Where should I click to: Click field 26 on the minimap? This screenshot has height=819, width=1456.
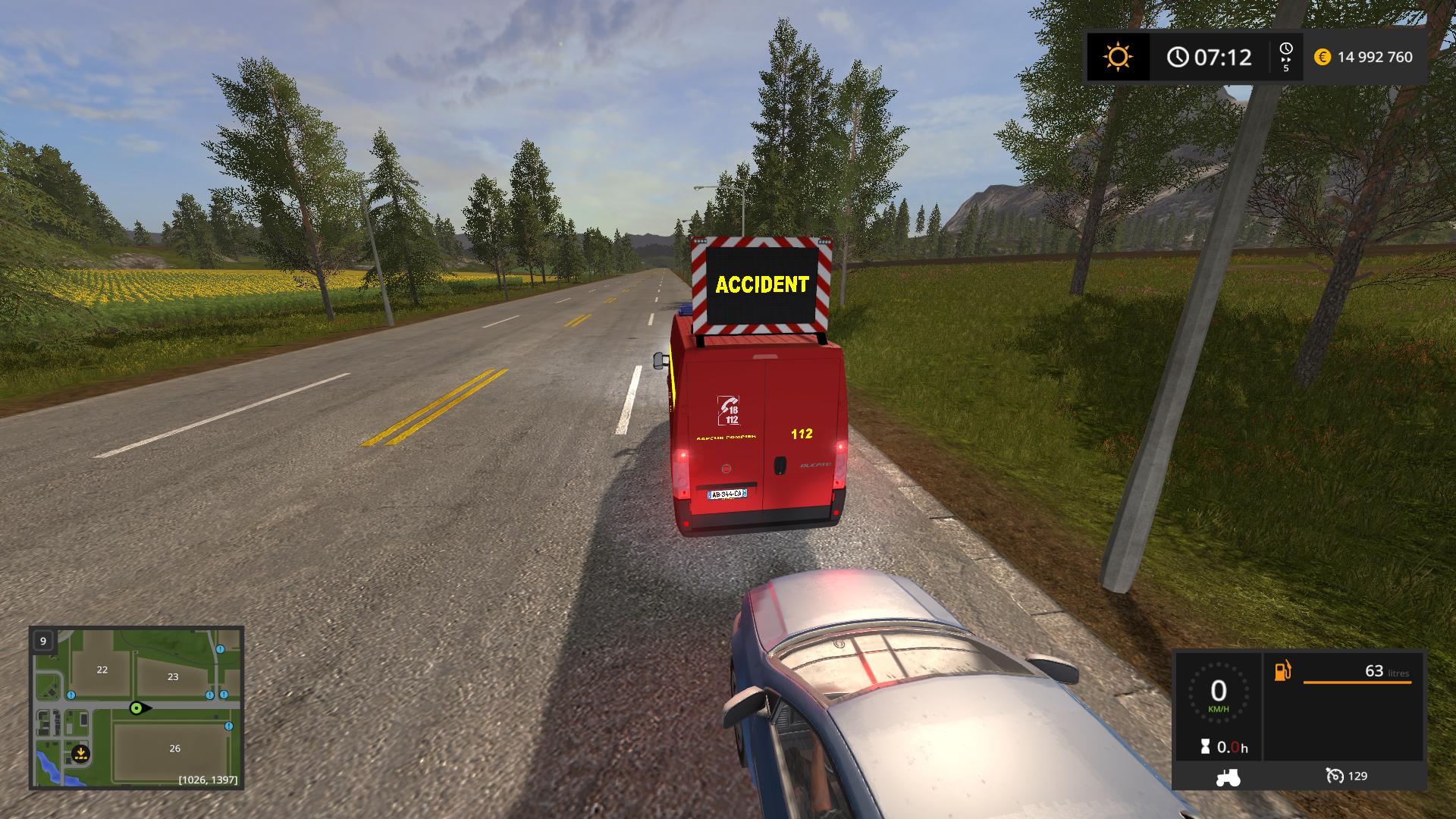[x=174, y=748]
